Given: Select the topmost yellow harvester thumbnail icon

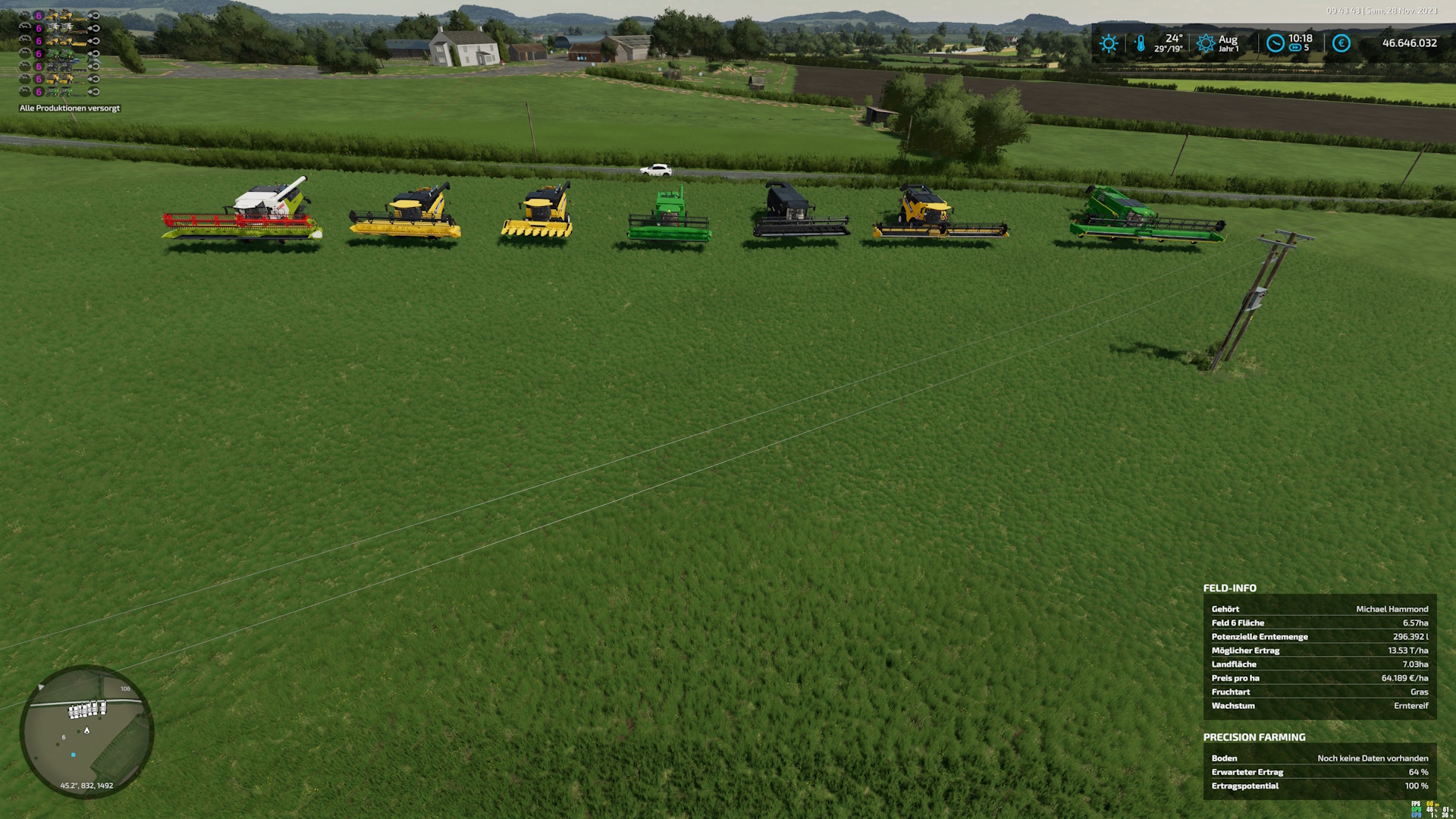Looking at the screenshot, I should [x=58, y=16].
